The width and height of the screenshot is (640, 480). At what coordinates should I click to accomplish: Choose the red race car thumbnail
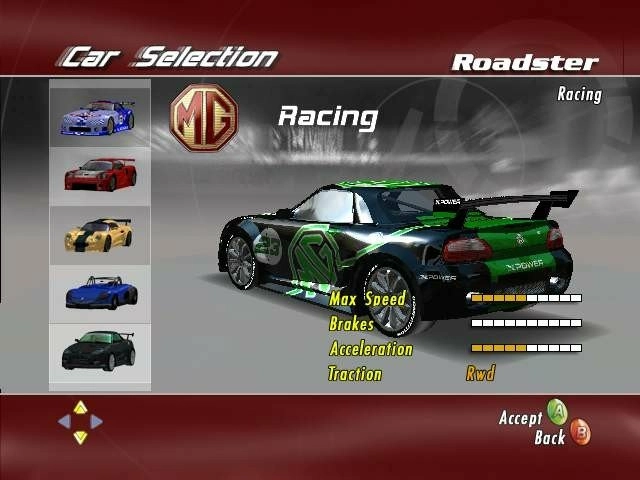click(99, 175)
